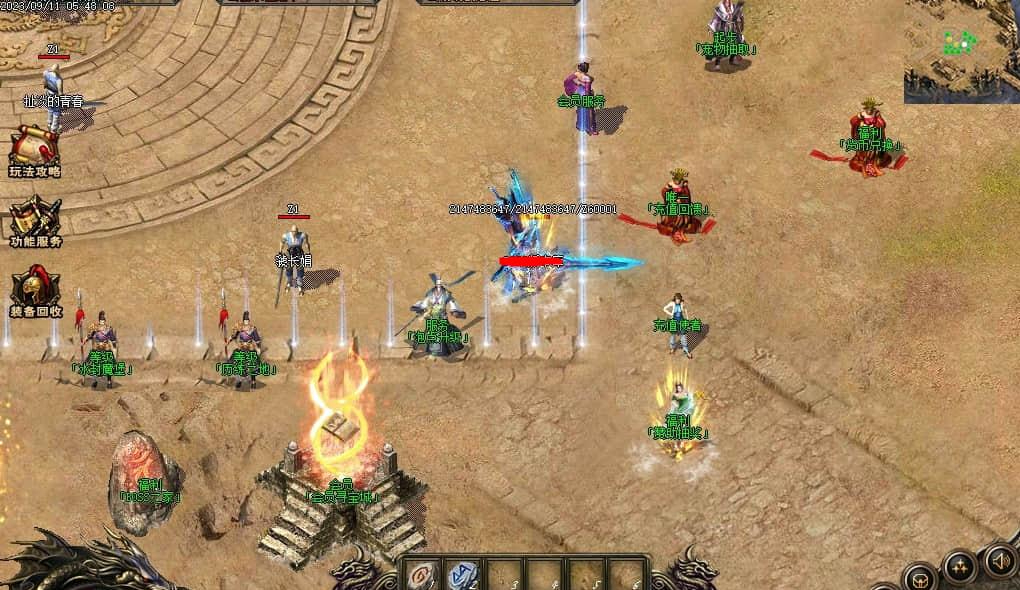Screen dimensions: 1020x590
Task: Click the round button with three dots
Action: point(960,567)
